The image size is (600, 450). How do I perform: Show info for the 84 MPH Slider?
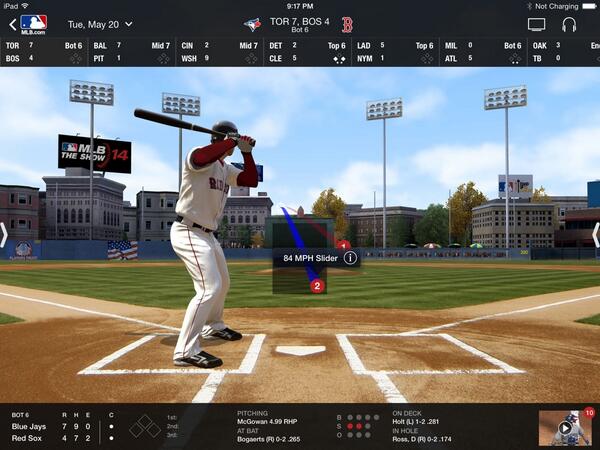click(350, 258)
